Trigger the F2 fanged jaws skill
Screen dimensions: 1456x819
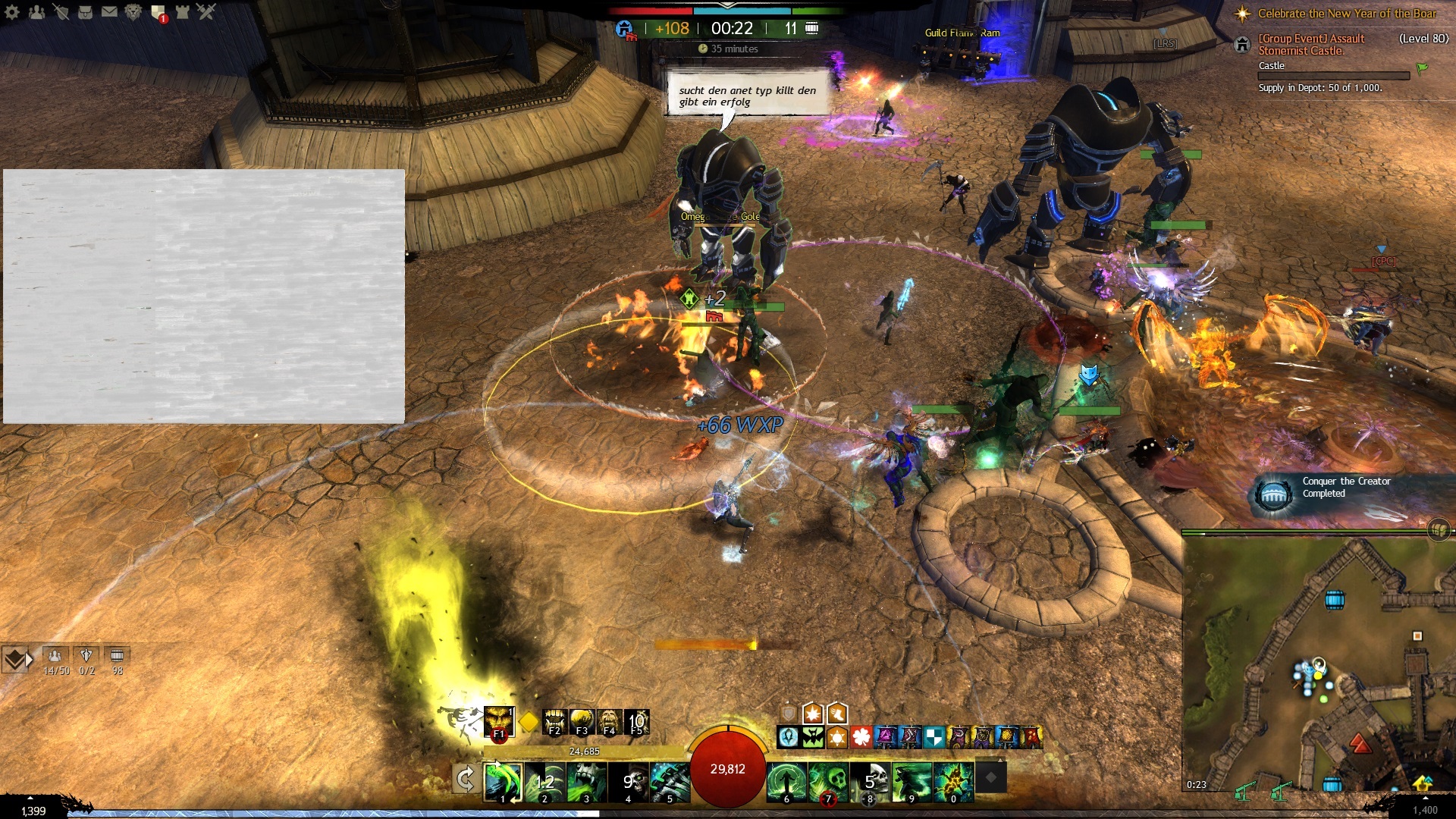pos(554,721)
